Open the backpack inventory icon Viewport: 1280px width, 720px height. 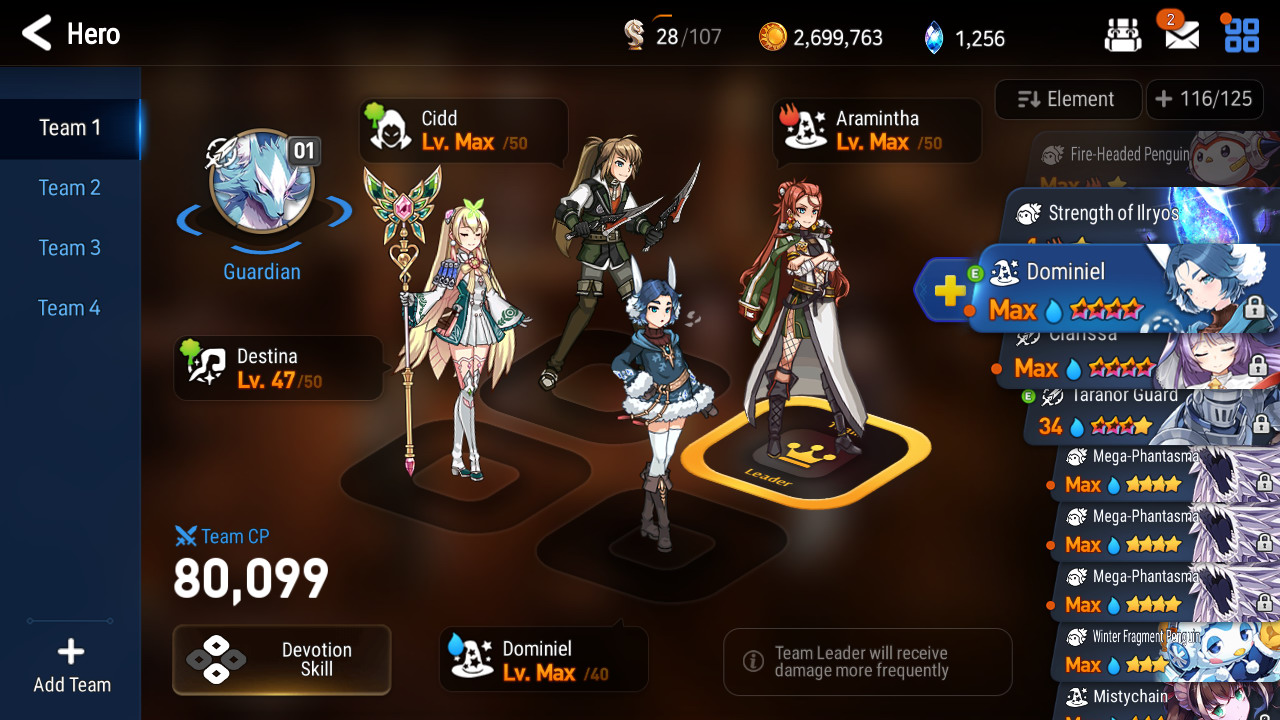[1123, 36]
